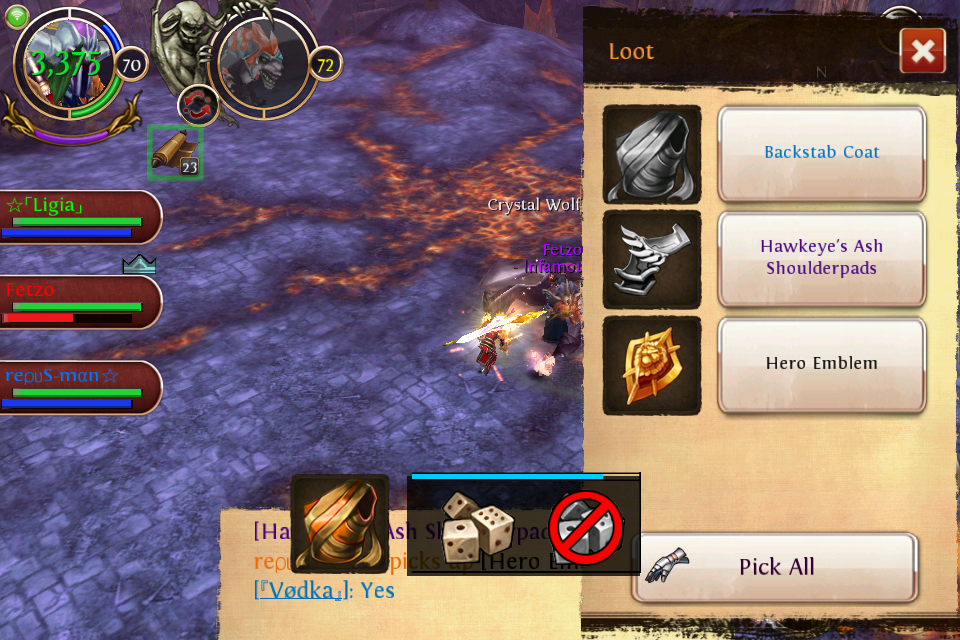Screen dimensions: 960x640
Task: Click the Pick All button
Action: [775, 567]
